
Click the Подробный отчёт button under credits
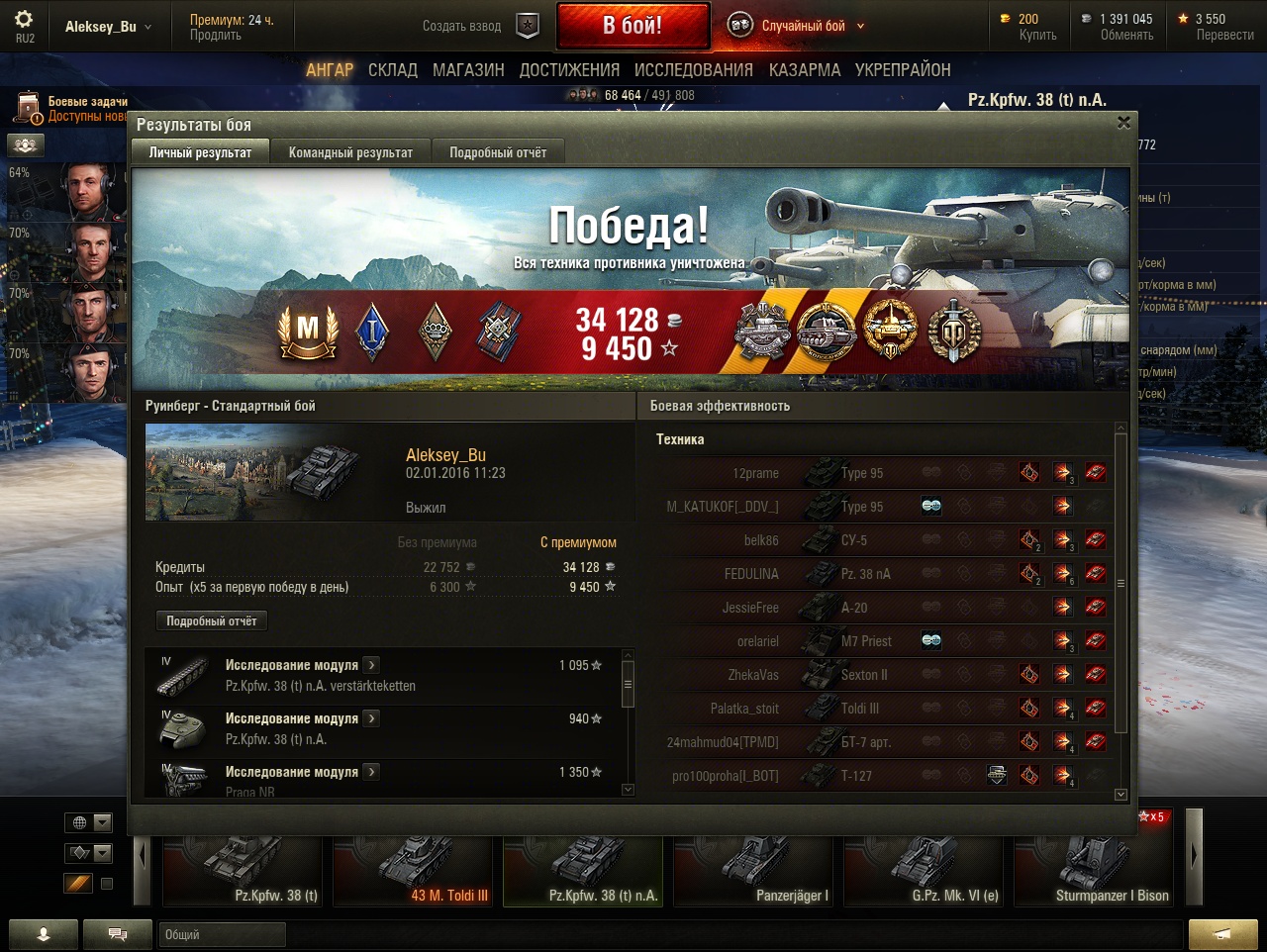pos(211,620)
